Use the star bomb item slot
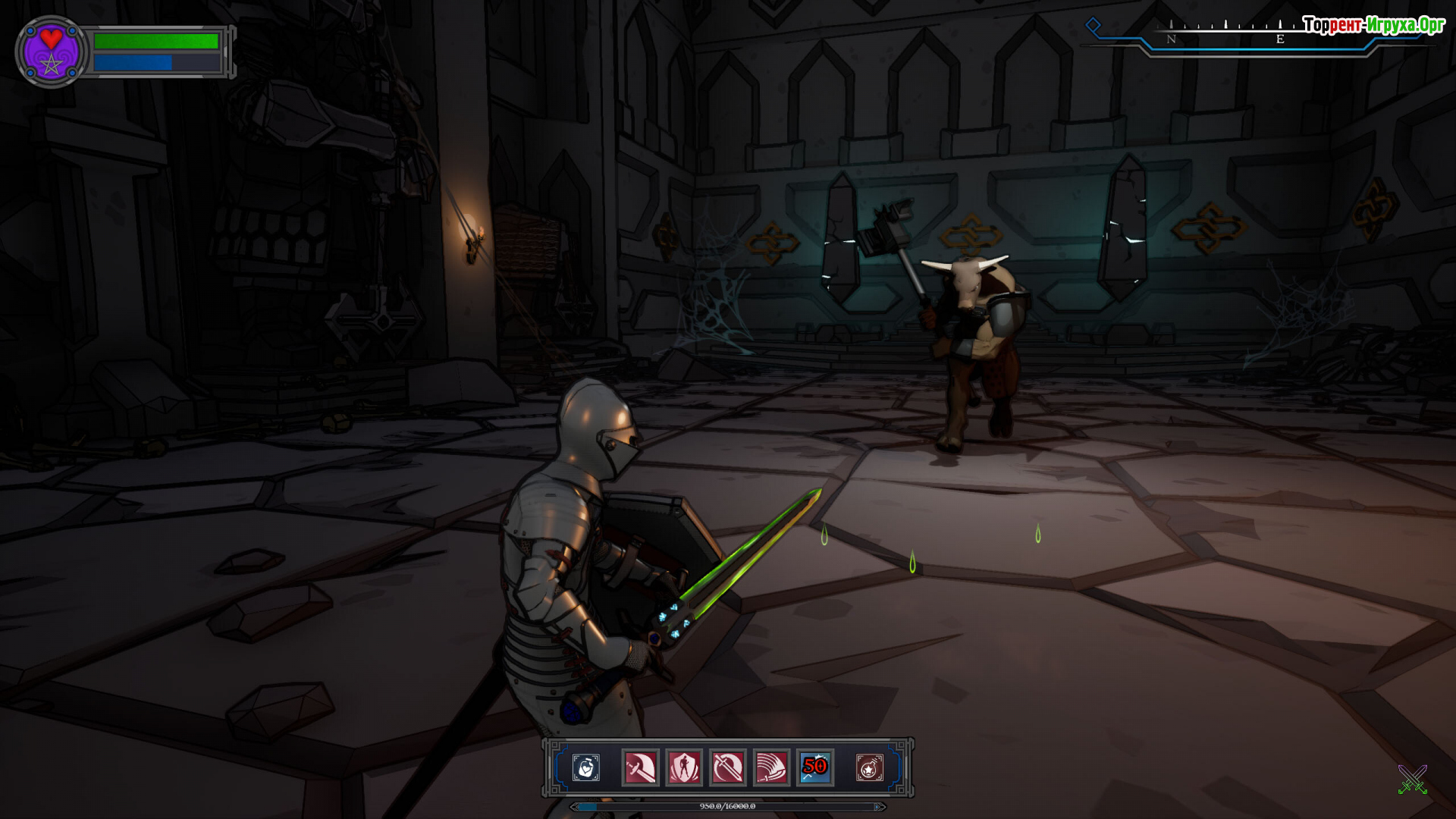 pyautogui.click(x=869, y=768)
